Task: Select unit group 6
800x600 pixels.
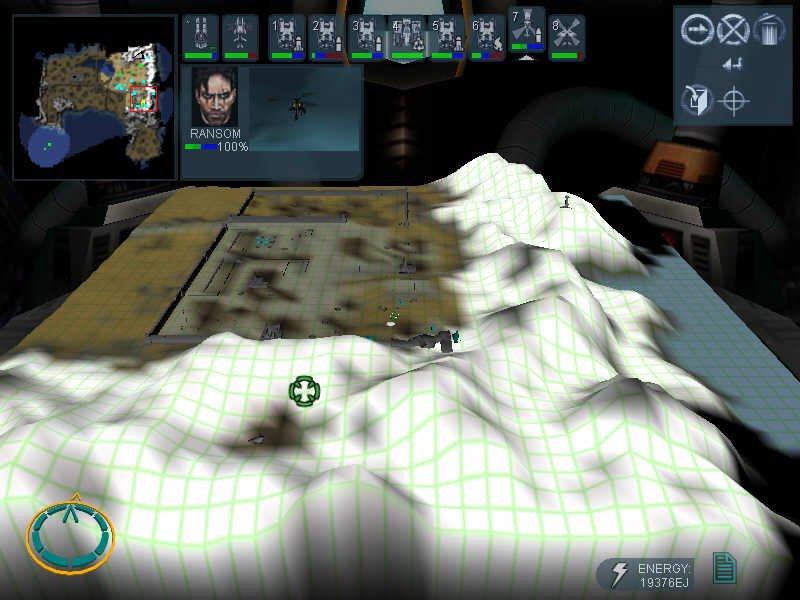Action: pos(487,38)
